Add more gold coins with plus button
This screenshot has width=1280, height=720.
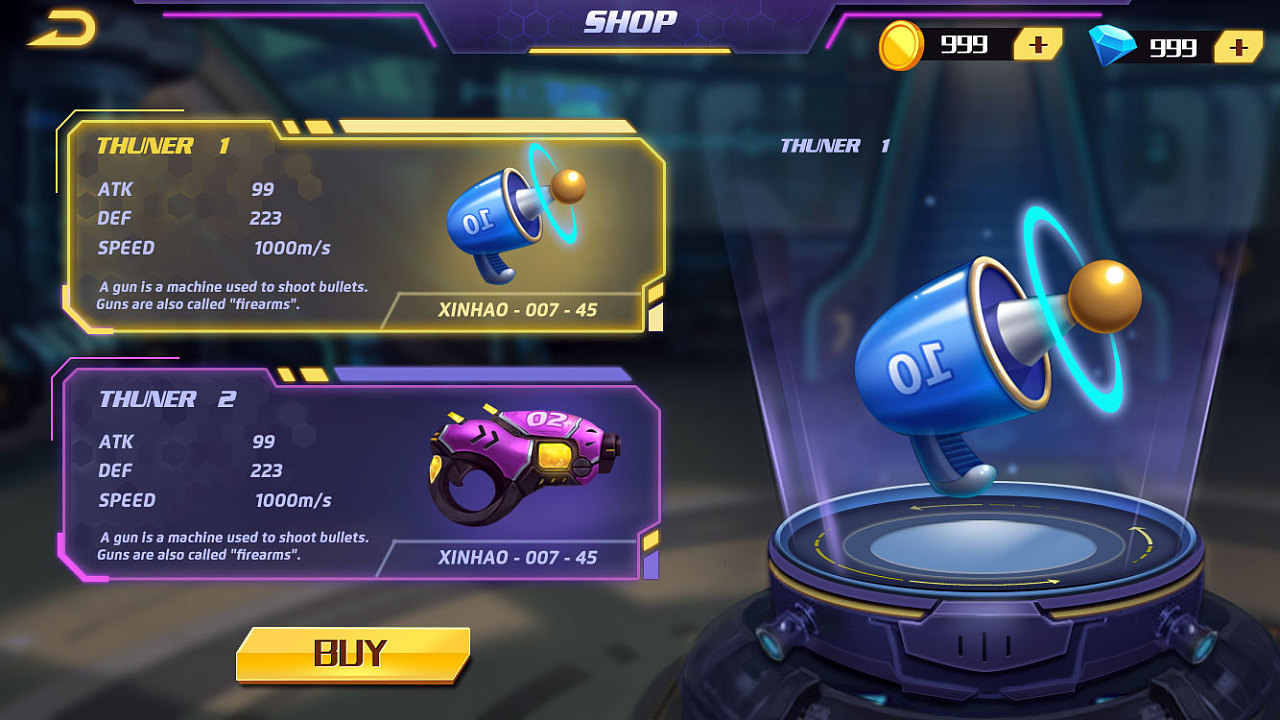point(1038,45)
